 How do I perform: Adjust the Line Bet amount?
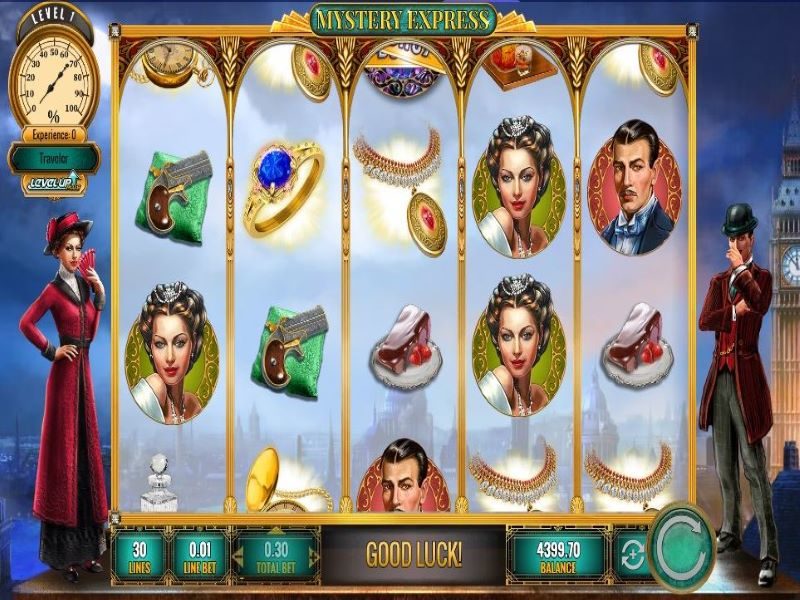[200, 554]
